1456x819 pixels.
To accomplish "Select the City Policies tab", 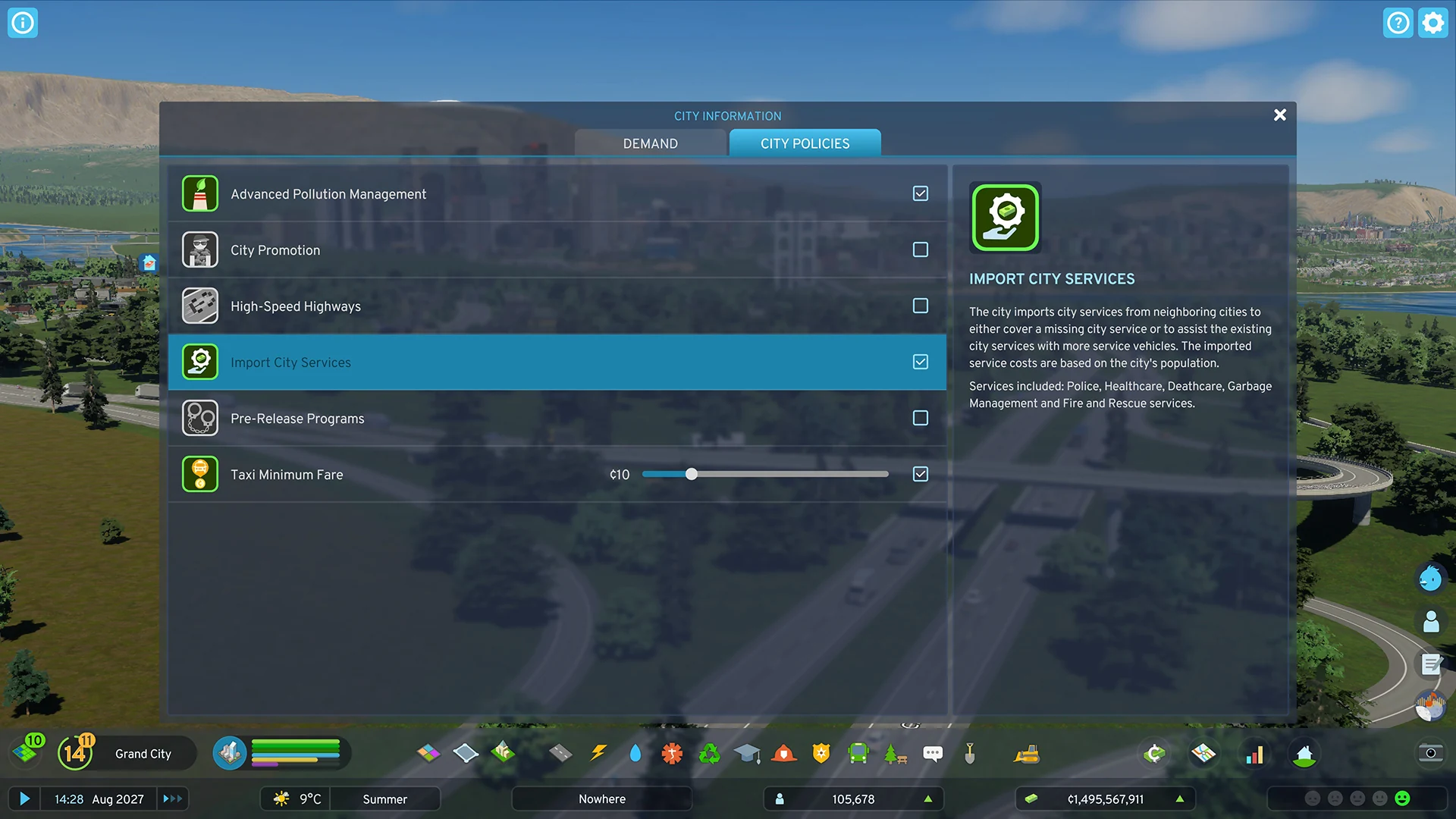I will [x=805, y=143].
